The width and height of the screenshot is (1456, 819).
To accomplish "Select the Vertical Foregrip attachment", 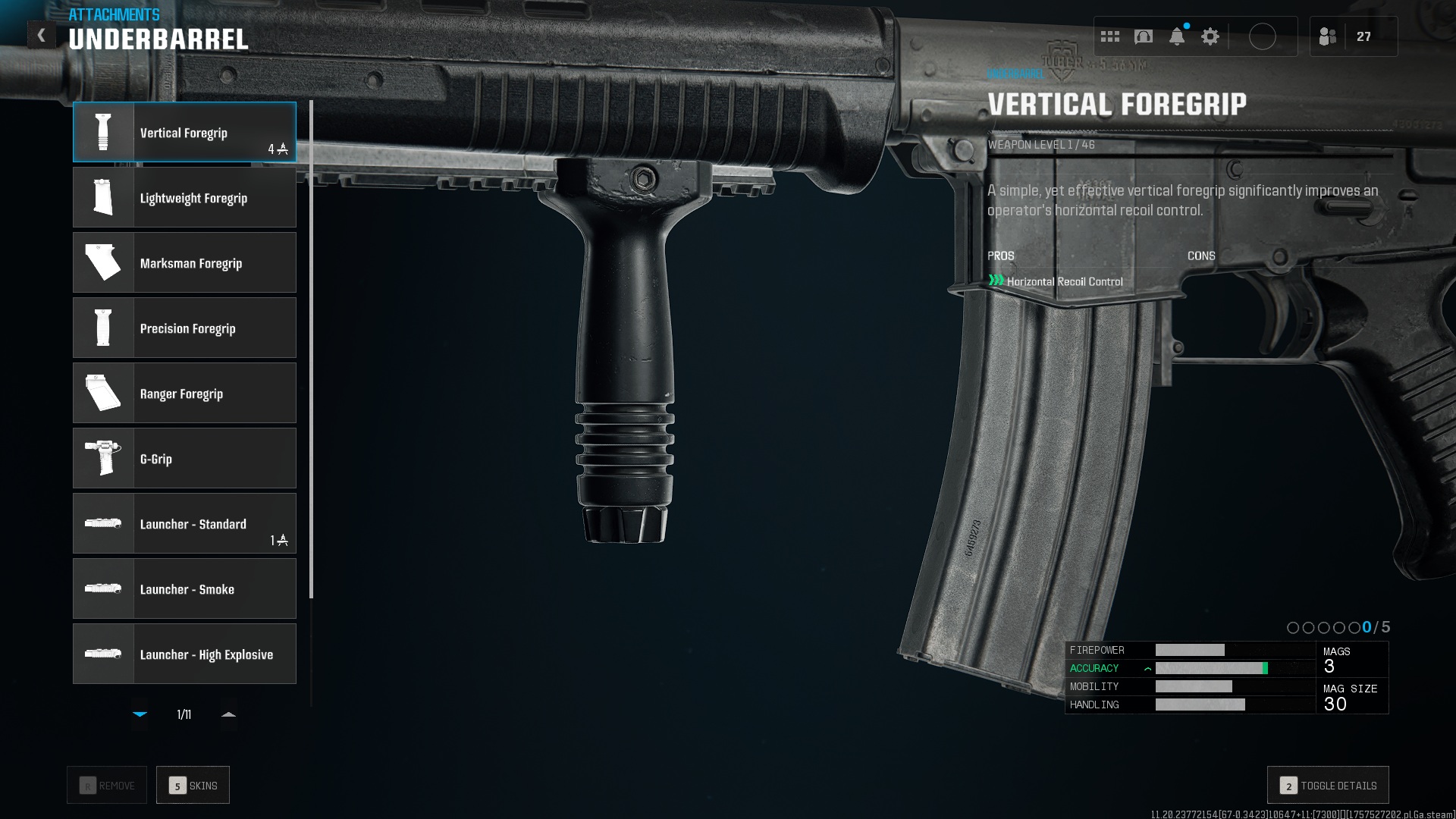I will pyautogui.click(x=184, y=132).
